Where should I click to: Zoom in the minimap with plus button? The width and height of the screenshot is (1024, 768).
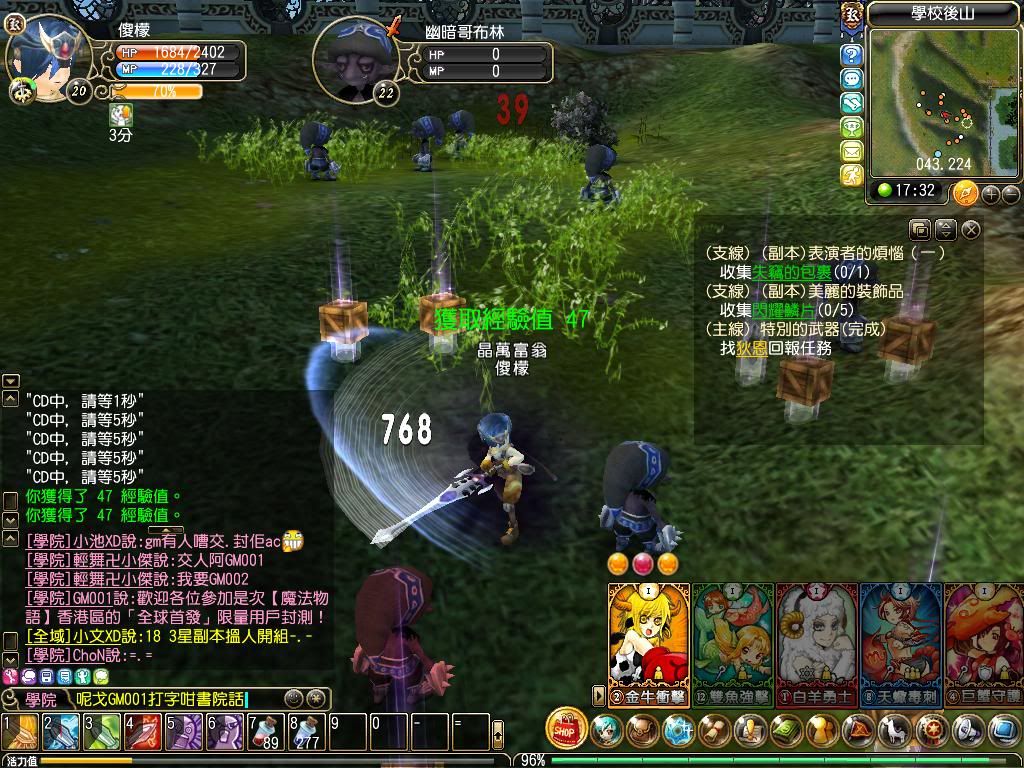click(990, 193)
